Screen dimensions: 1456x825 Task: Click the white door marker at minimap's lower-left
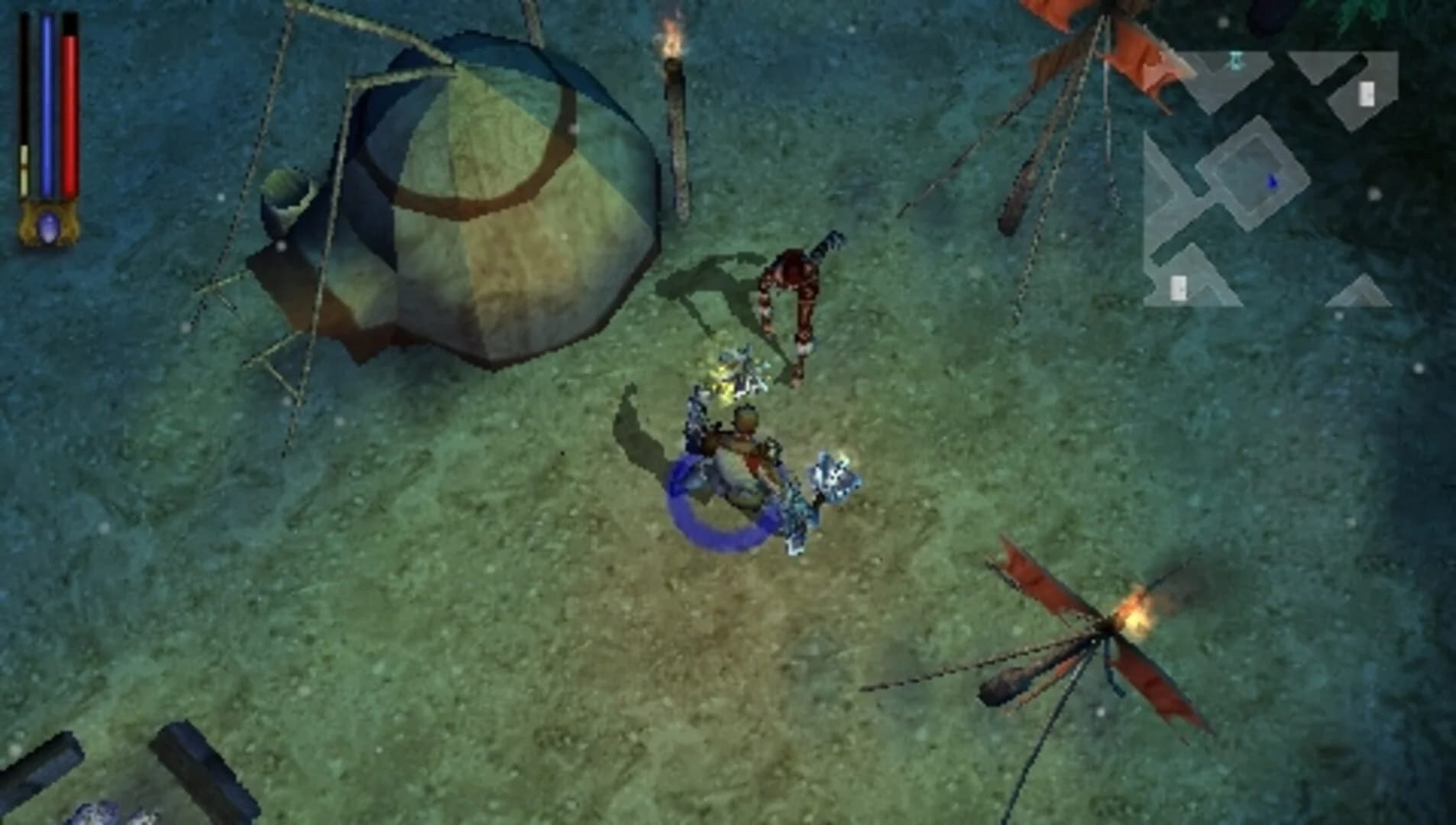[x=1177, y=290]
